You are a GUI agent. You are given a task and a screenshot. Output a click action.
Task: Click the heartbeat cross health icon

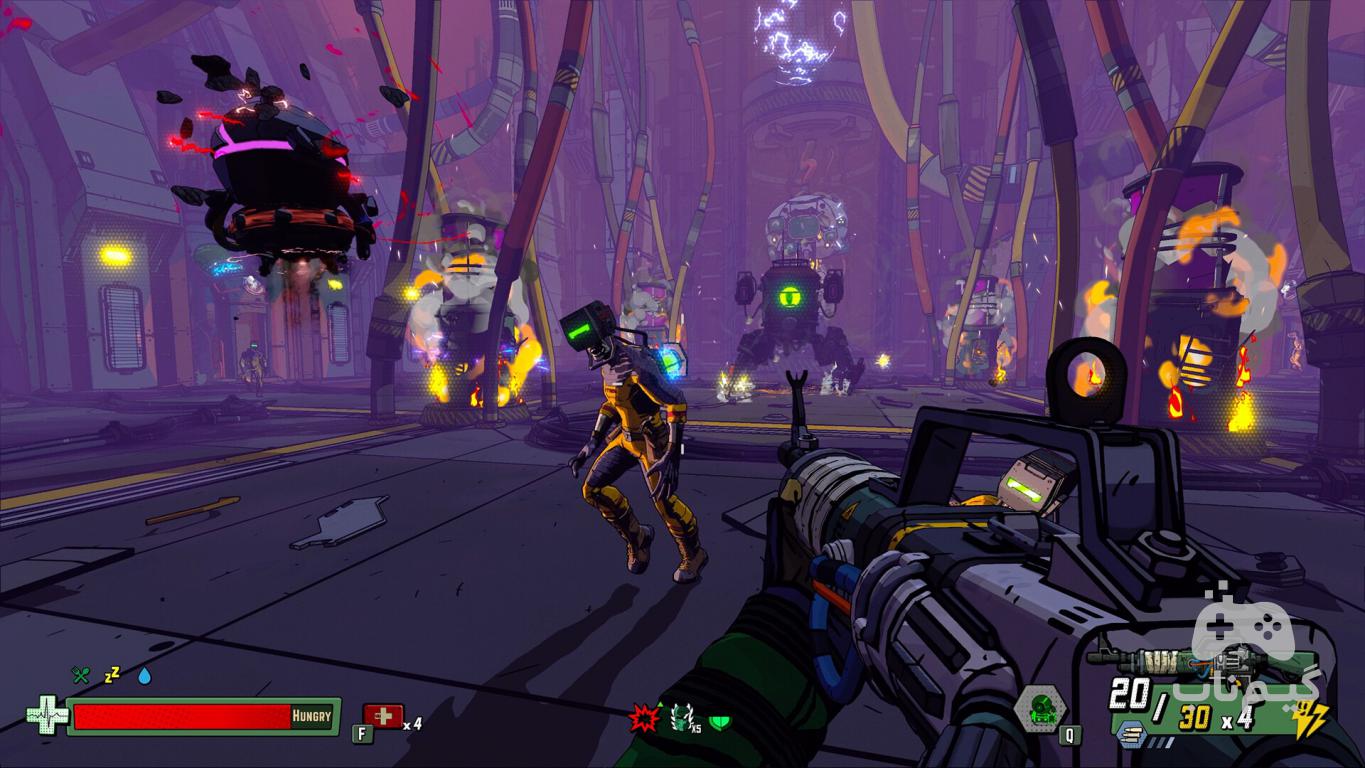(x=46, y=716)
